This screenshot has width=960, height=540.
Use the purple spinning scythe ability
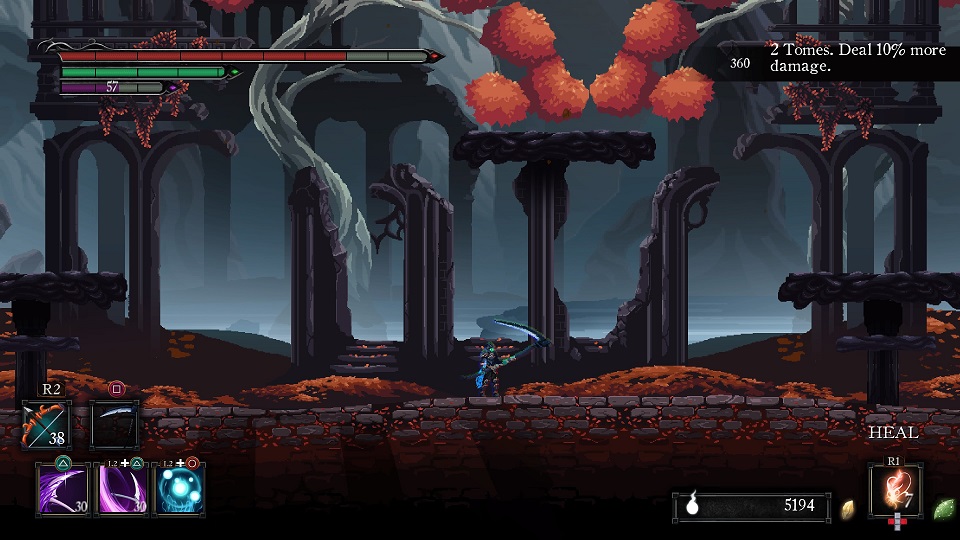(x=122, y=490)
